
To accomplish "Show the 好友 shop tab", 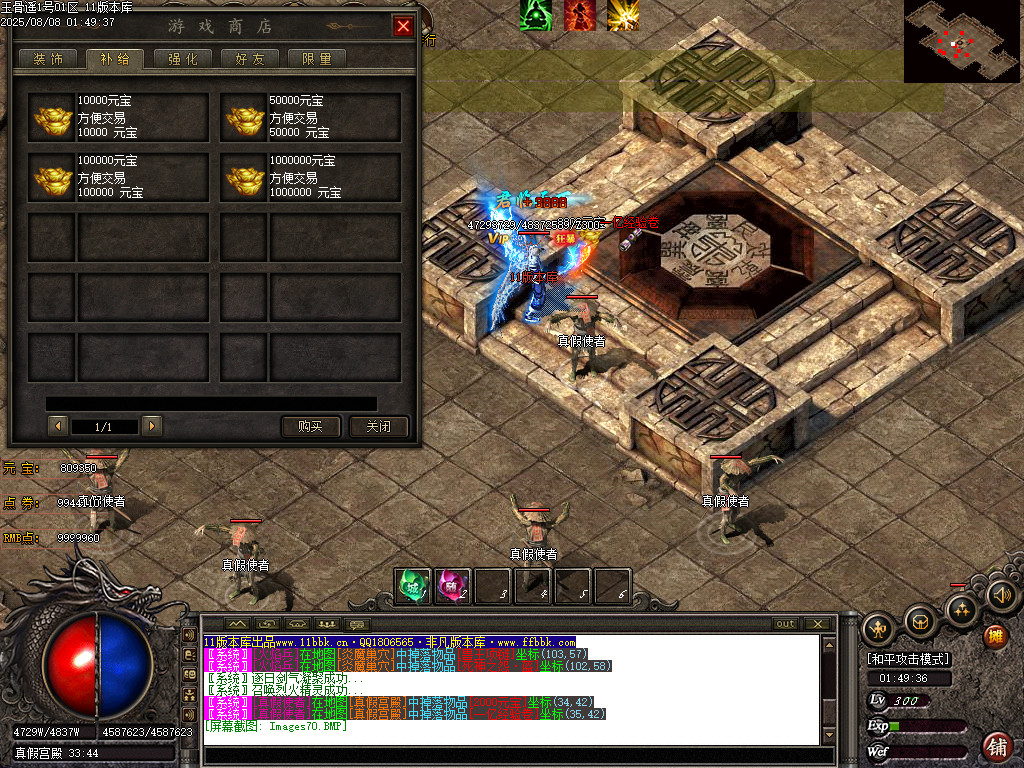I will tap(250, 59).
